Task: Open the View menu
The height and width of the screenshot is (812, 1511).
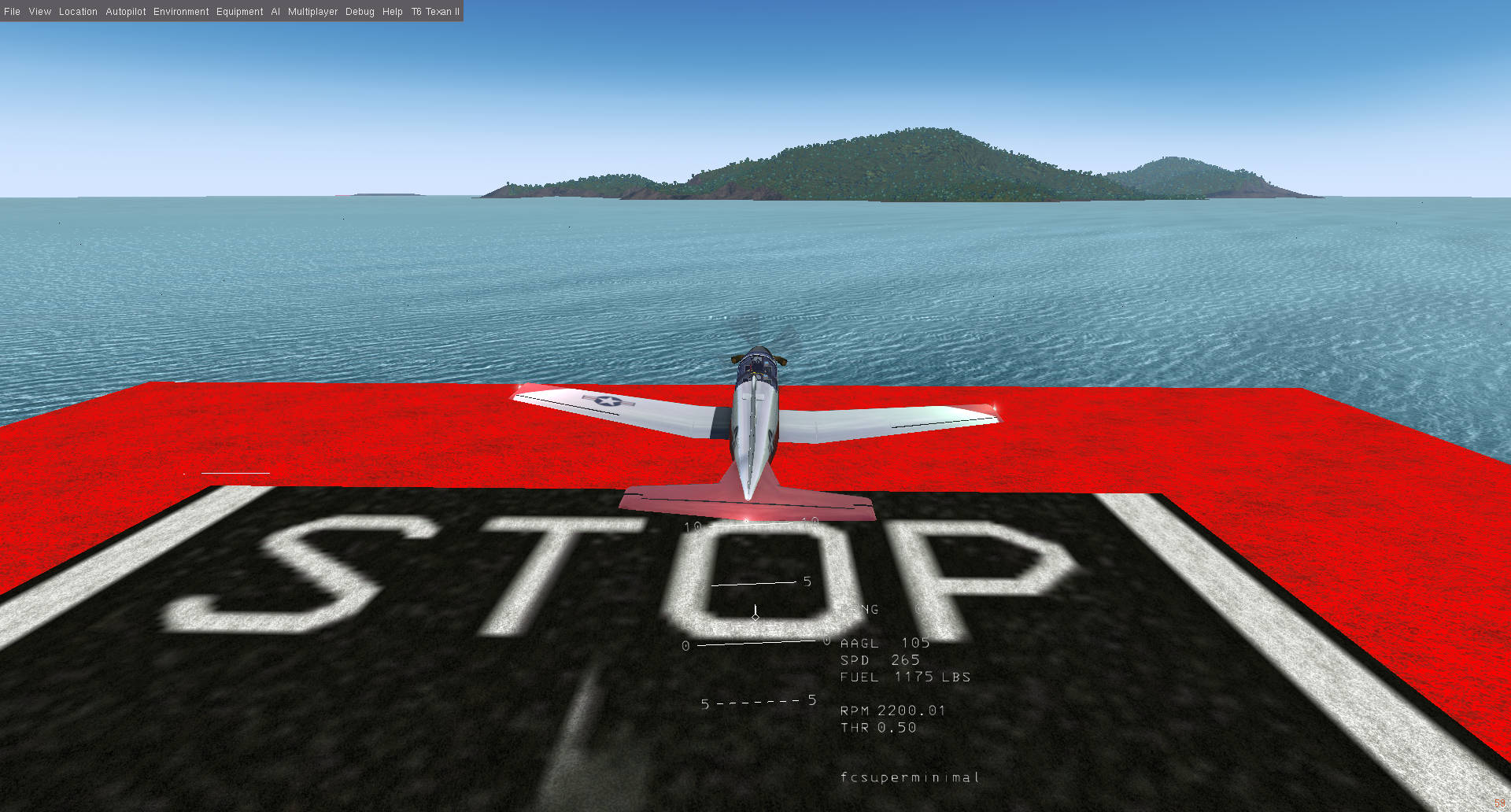Action: click(x=39, y=11)
